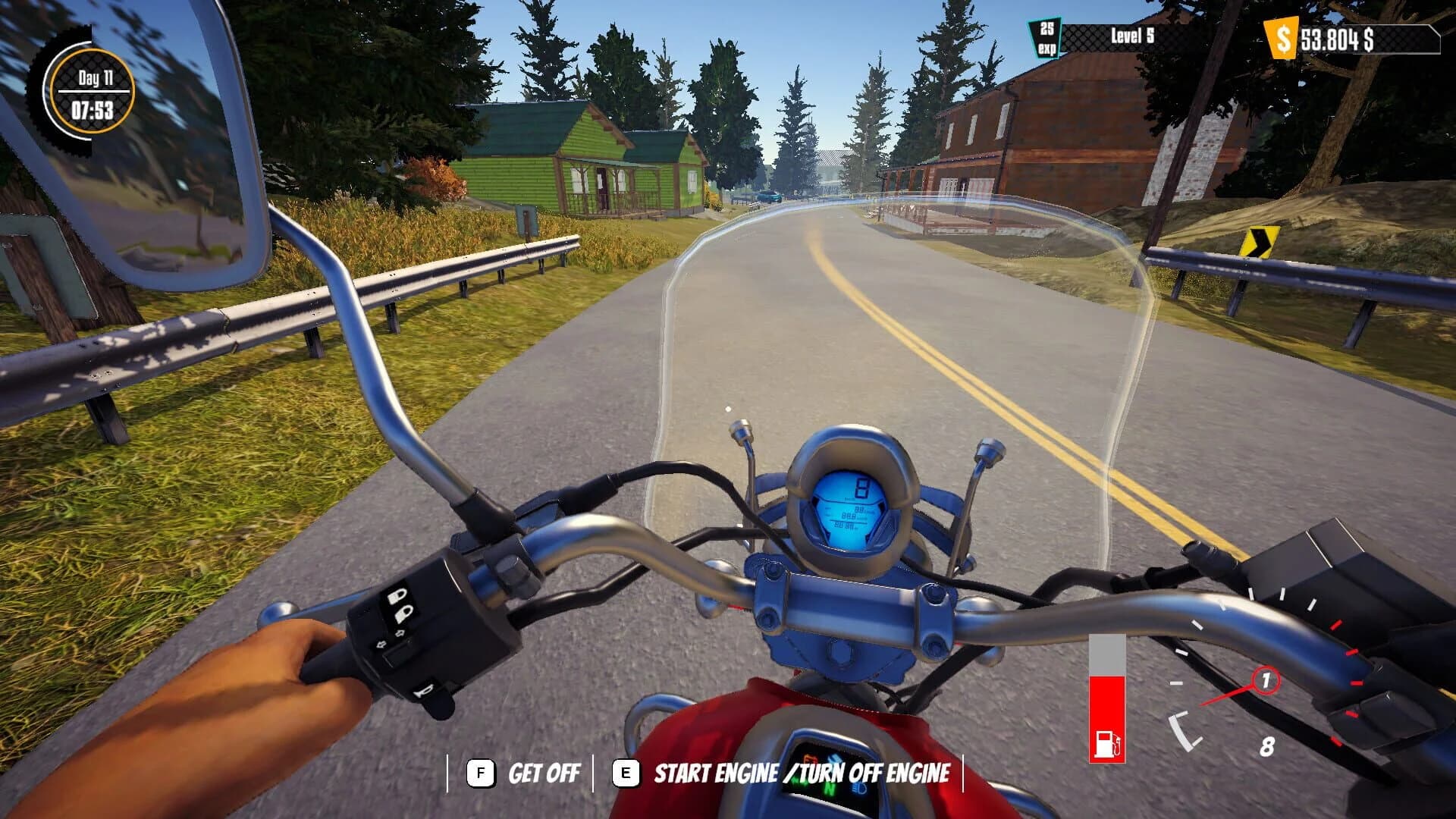
Task: Click the green neutral N indicator light
Action: (x=830, y=789)
